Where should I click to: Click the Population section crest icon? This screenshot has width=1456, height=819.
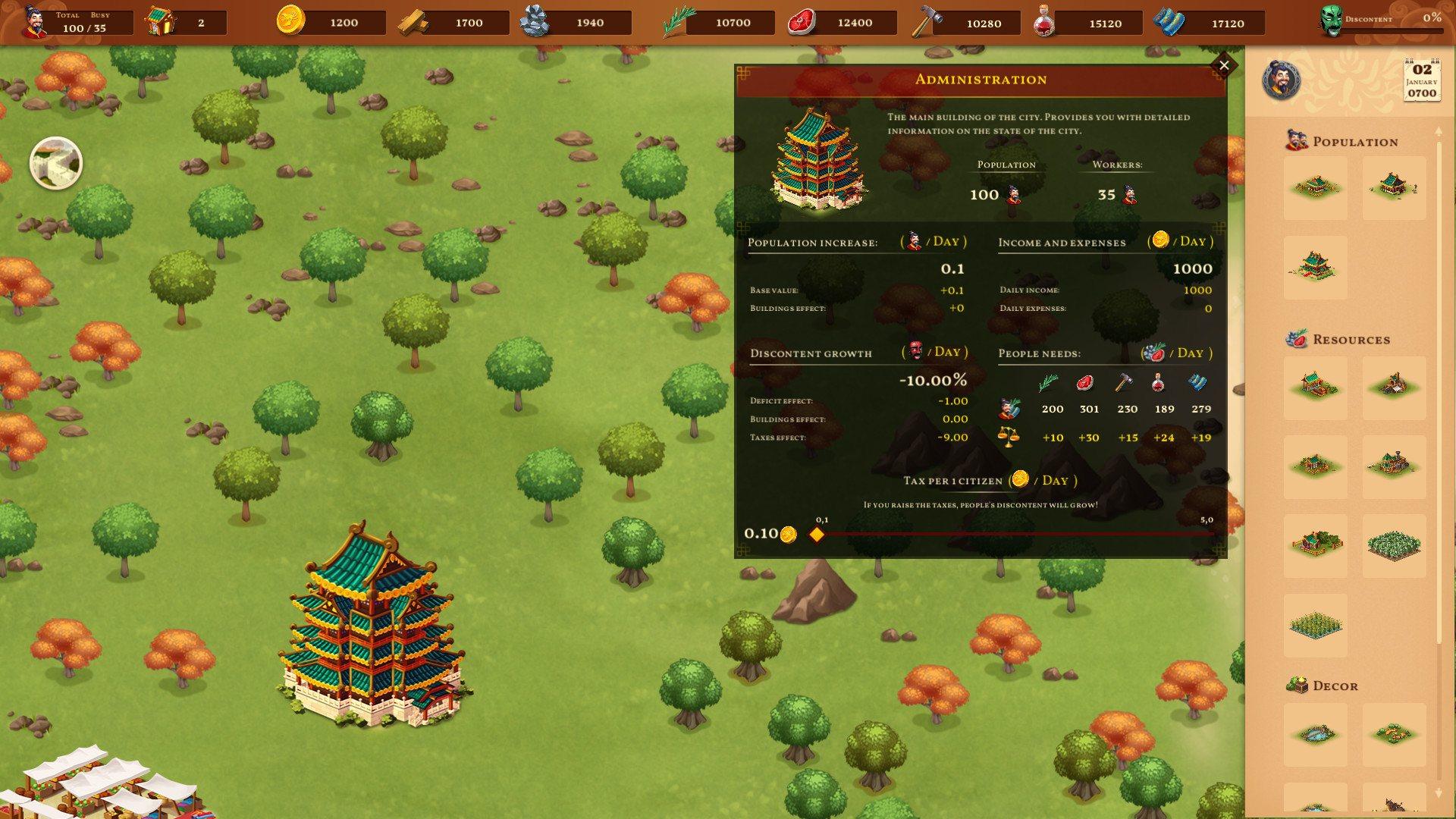click(x=1297, y=141)
